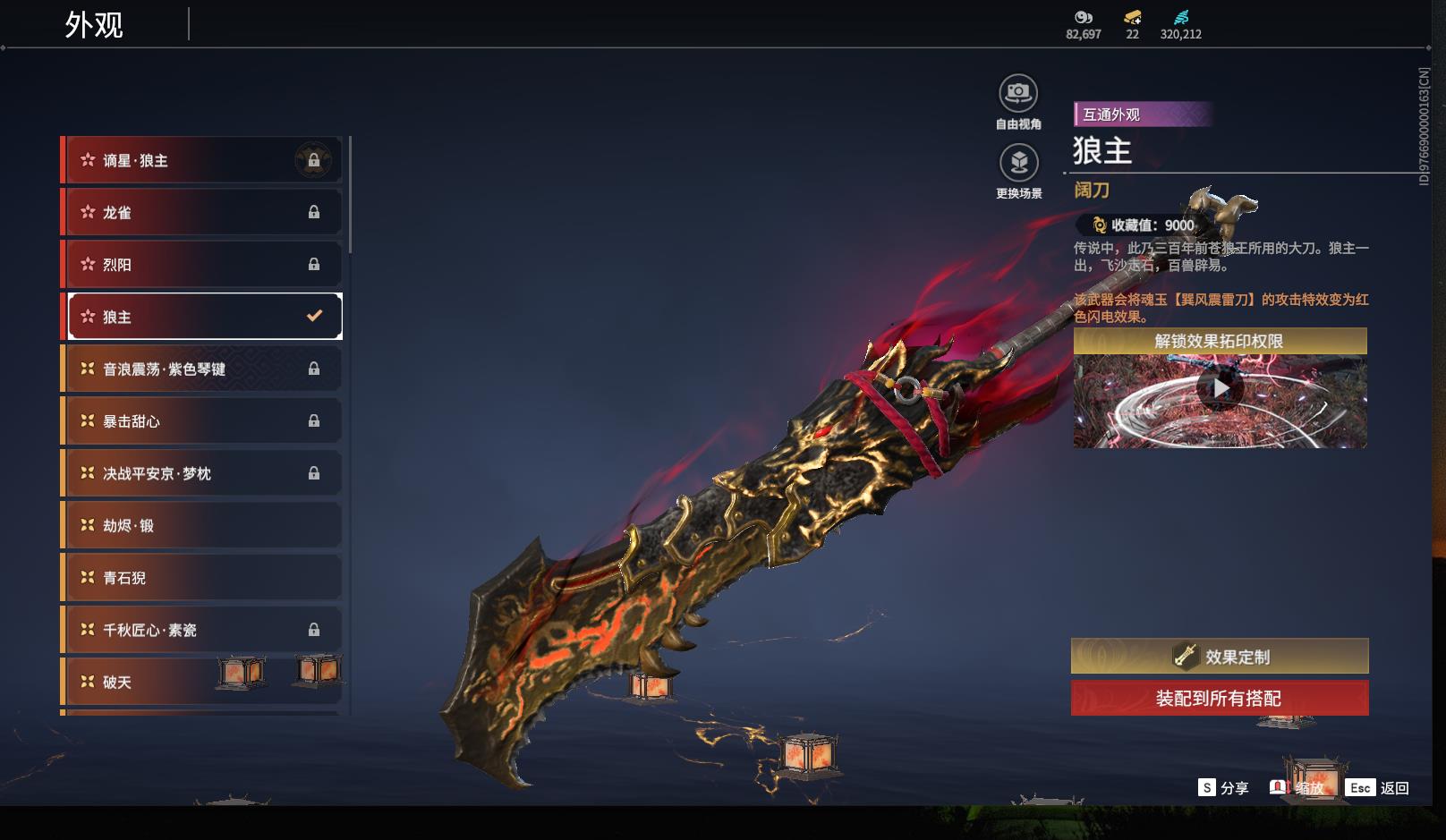The width and height of the screenshot is (1446, 840).
Task: Choose 千秋匠心·素瓷 skin
Action: coord(202,630)
